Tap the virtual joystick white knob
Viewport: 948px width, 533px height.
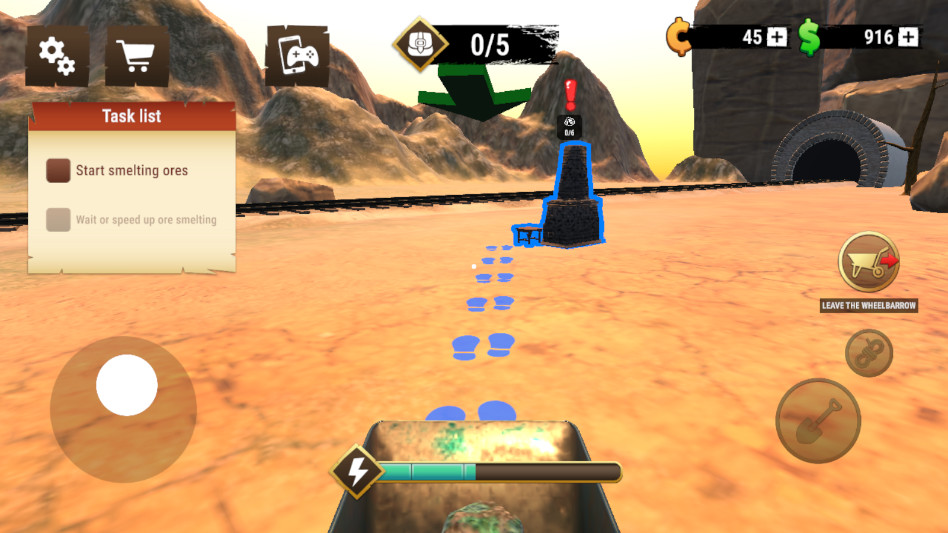coord(127,385)
